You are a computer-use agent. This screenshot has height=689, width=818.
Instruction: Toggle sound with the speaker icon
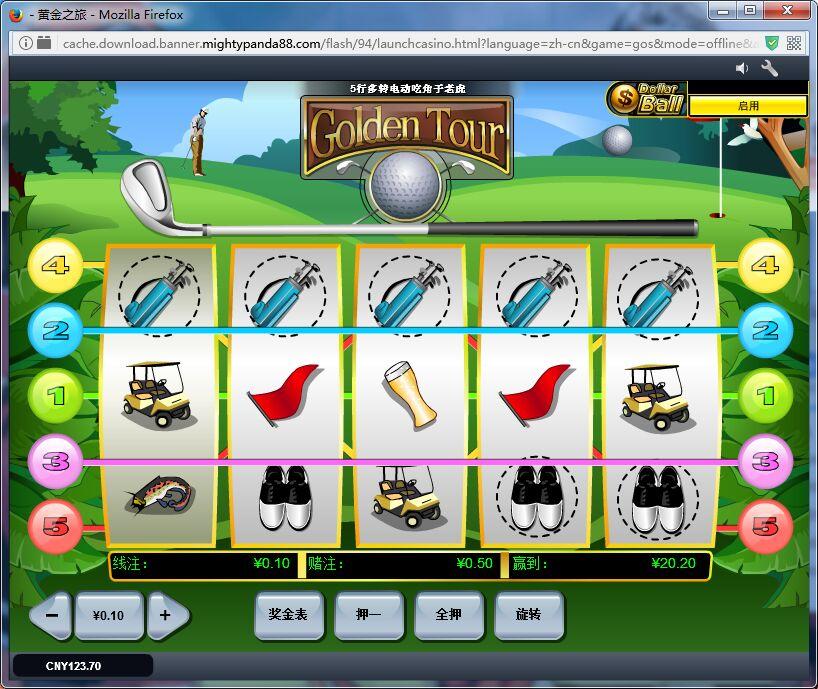[742, 68]
